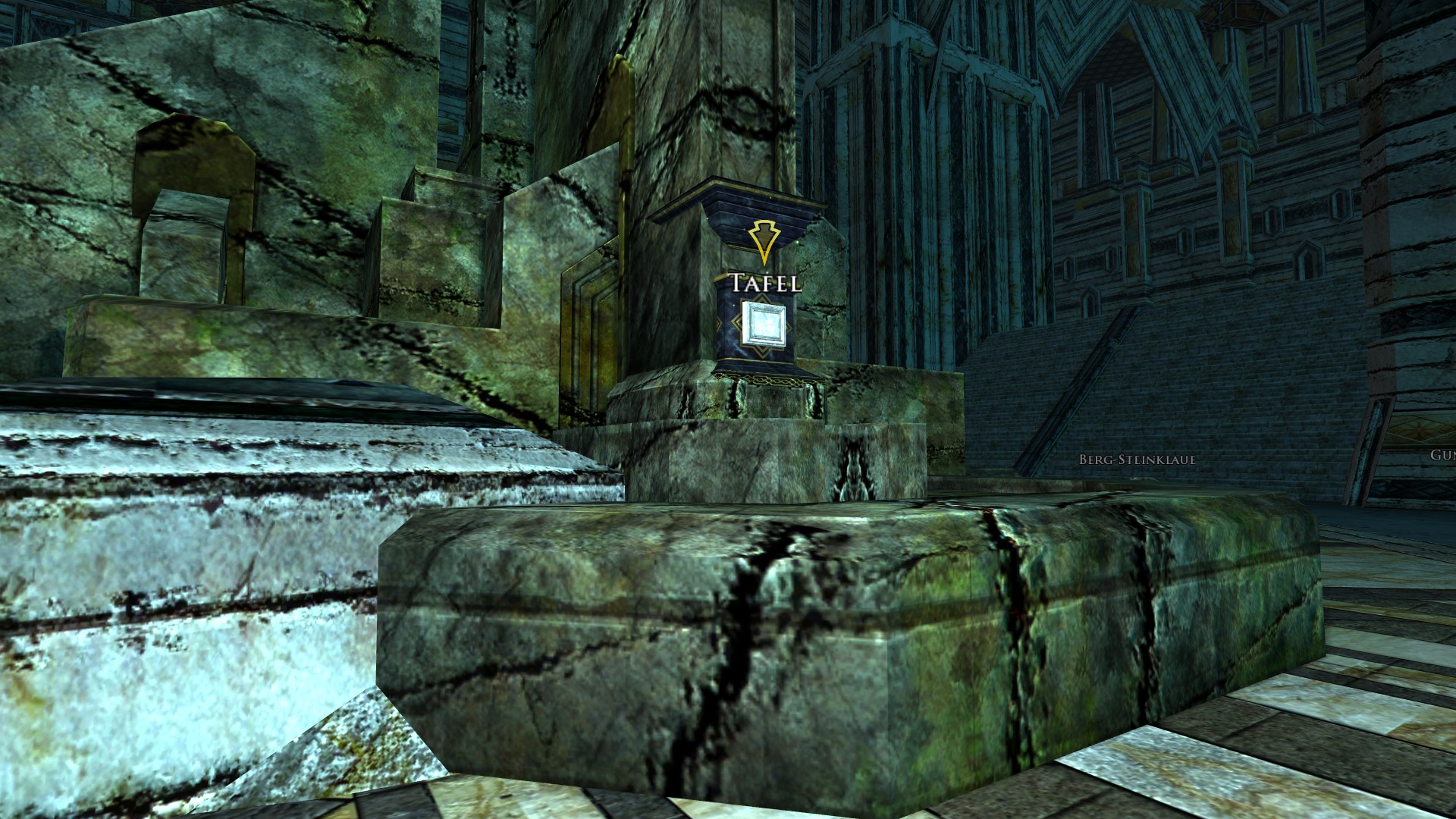Target the Berg-Steinklaue nameplate
Viewport: 1456px width, 819px height.
click(1137, 460)
